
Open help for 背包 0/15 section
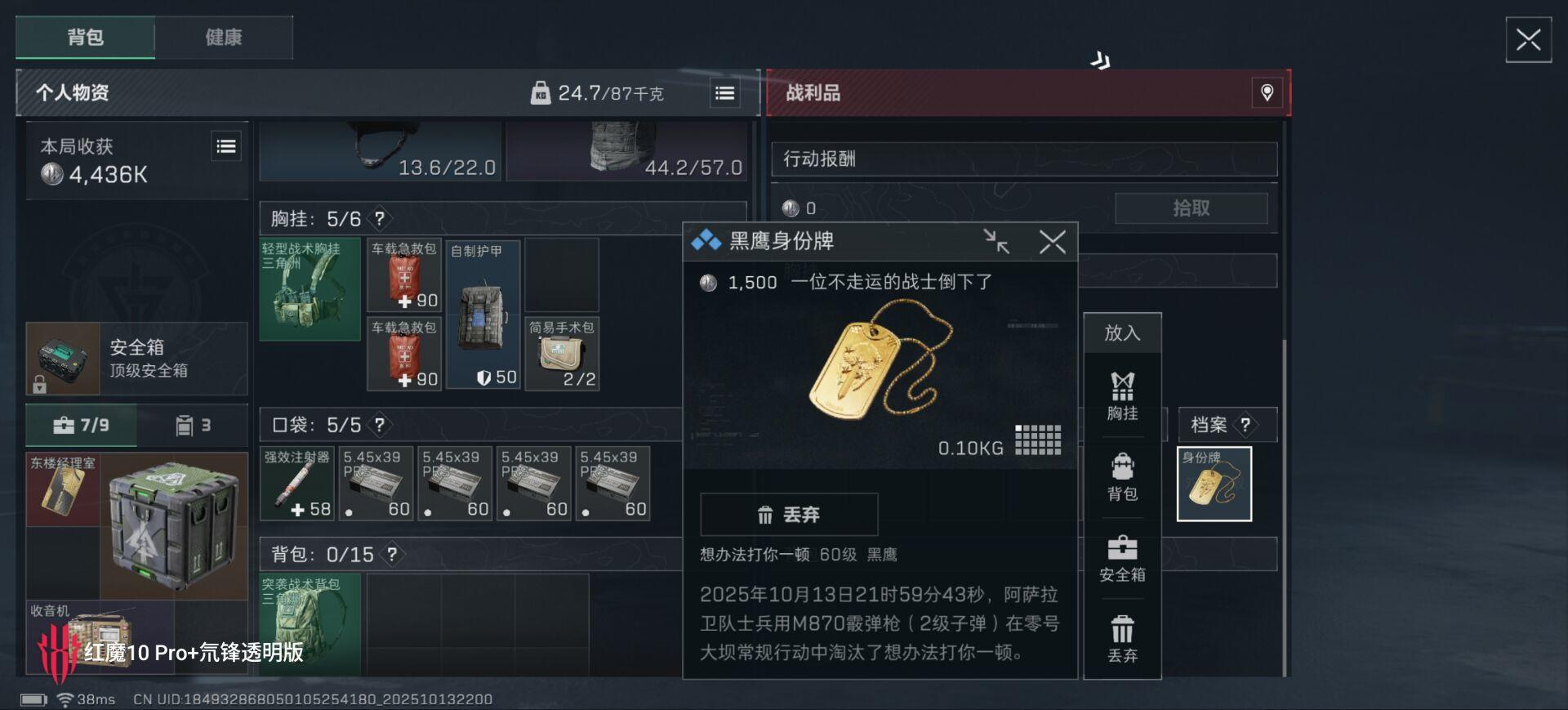(392, 554)
